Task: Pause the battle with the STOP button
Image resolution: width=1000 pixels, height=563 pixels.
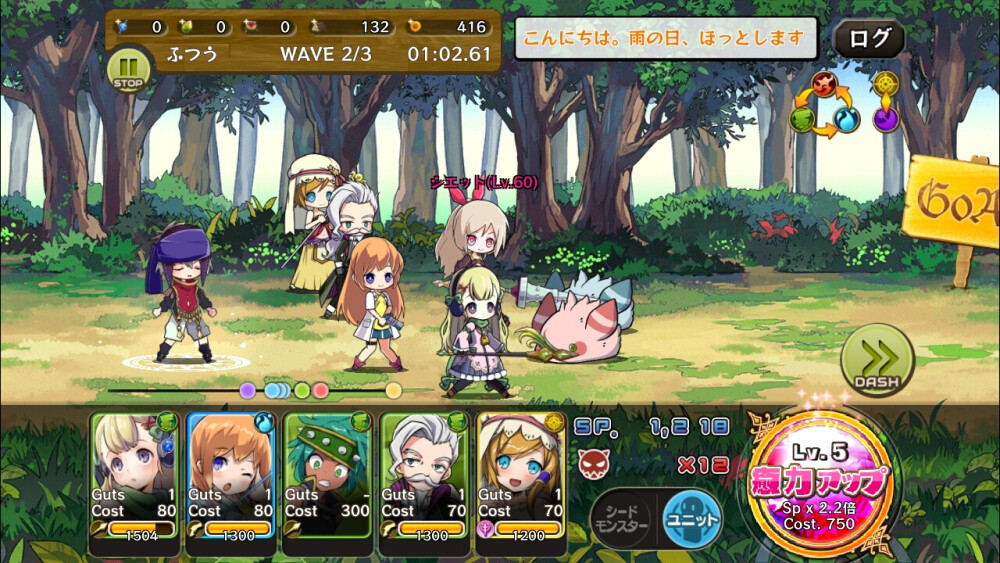Action: [x=127, y=69]
